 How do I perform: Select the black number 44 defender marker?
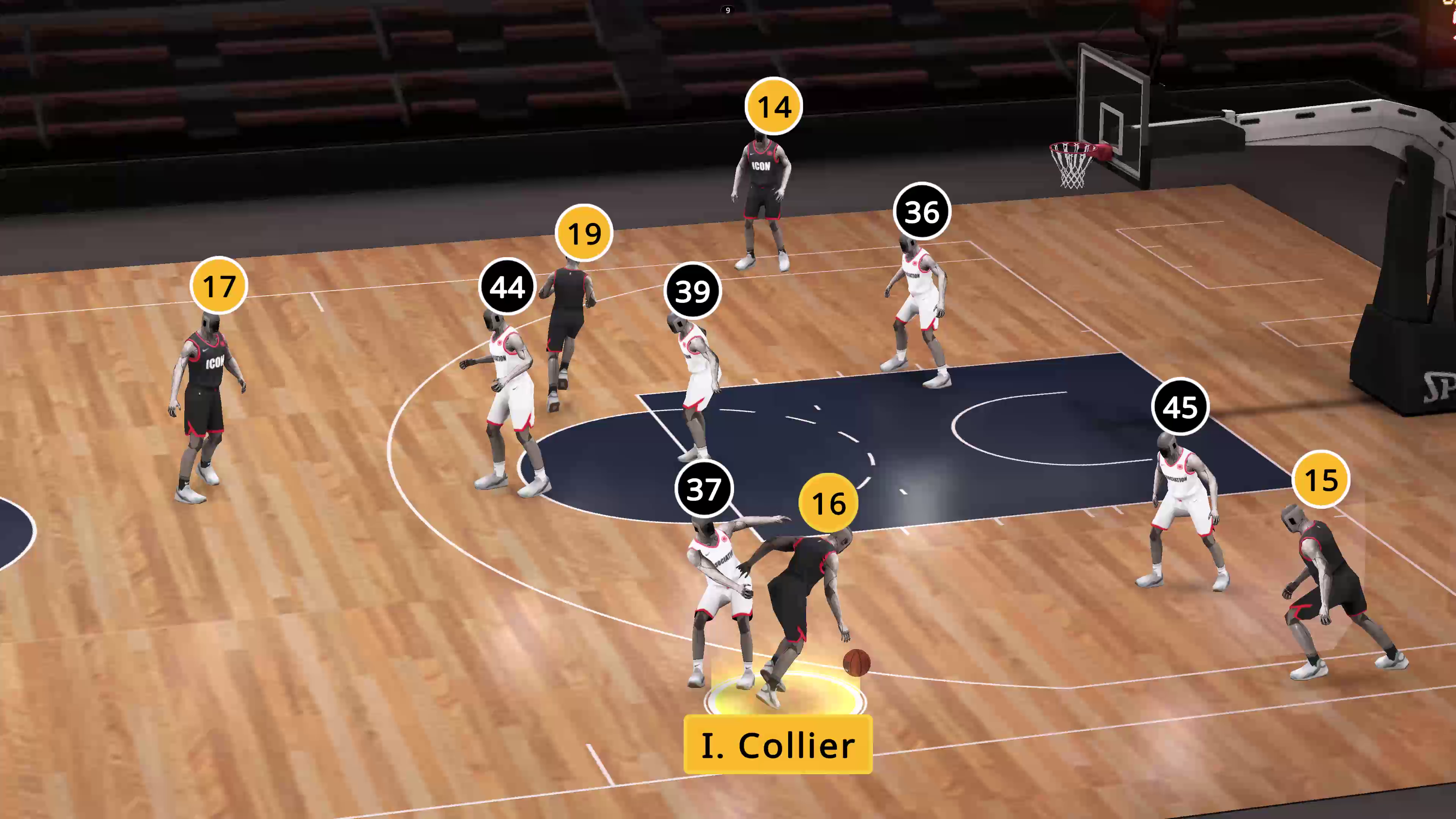[507, 287]
